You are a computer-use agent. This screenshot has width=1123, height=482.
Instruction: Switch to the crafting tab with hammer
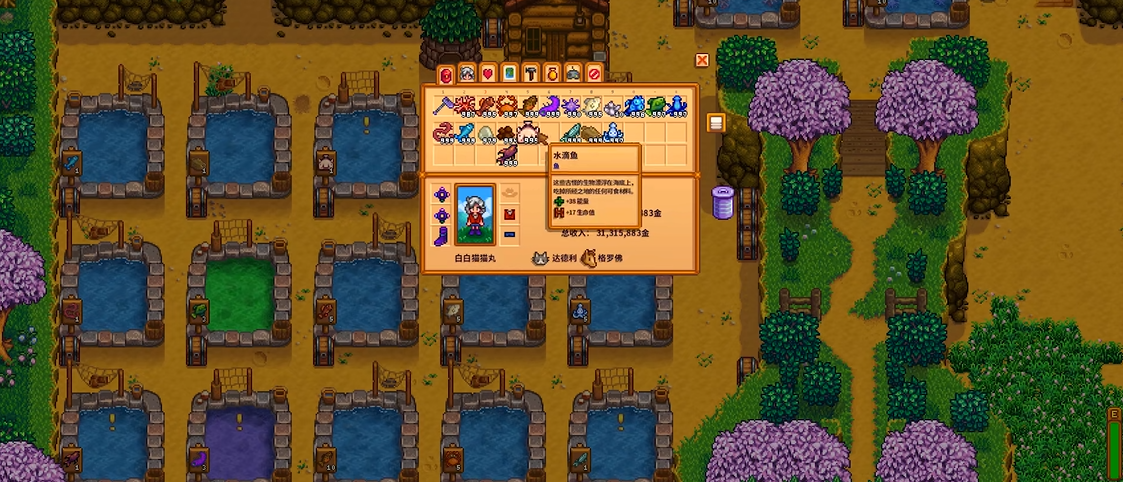pos(530,73)
